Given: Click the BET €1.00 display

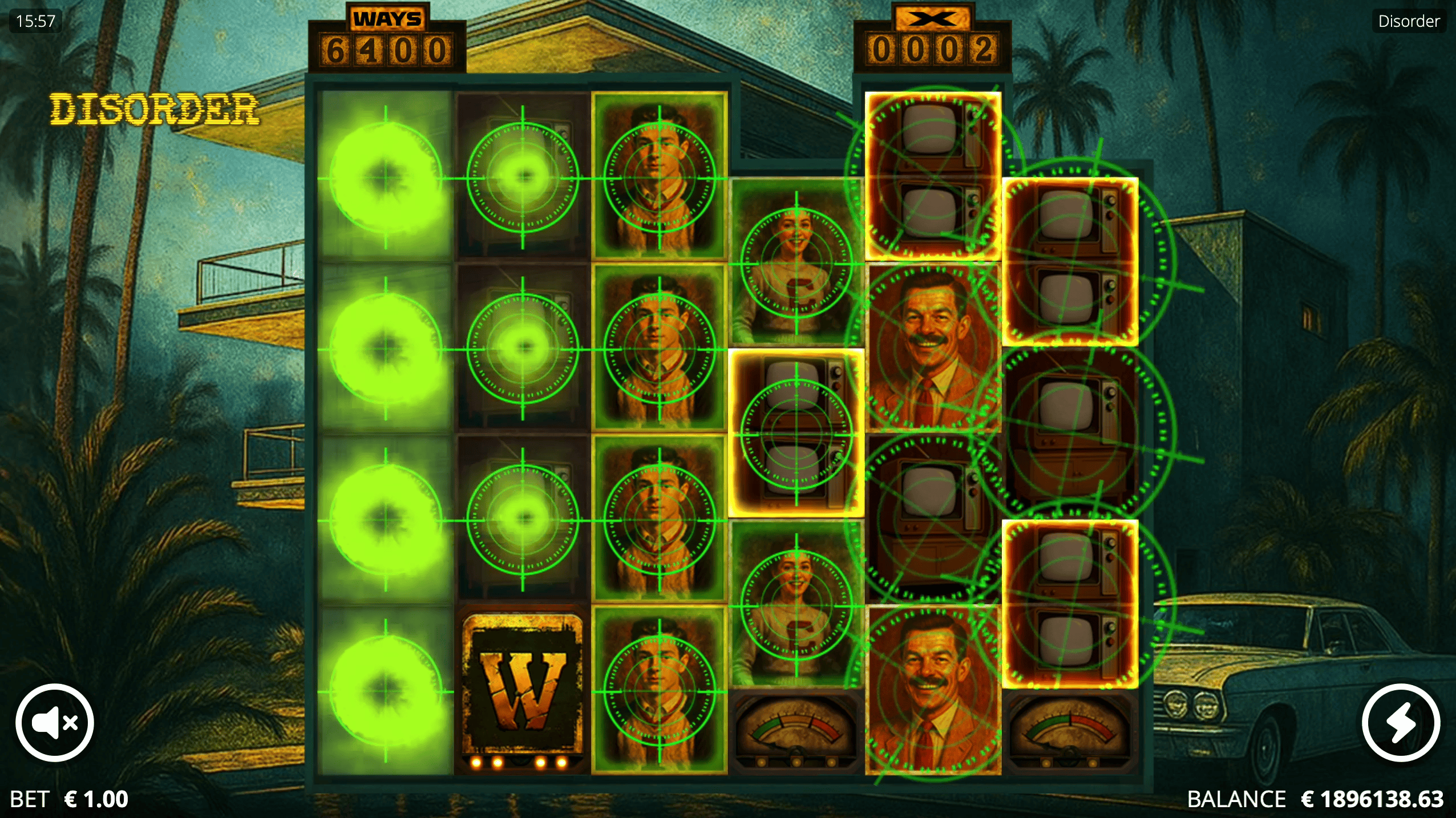Looking at the screenshot, I should (x=70, y=800).
